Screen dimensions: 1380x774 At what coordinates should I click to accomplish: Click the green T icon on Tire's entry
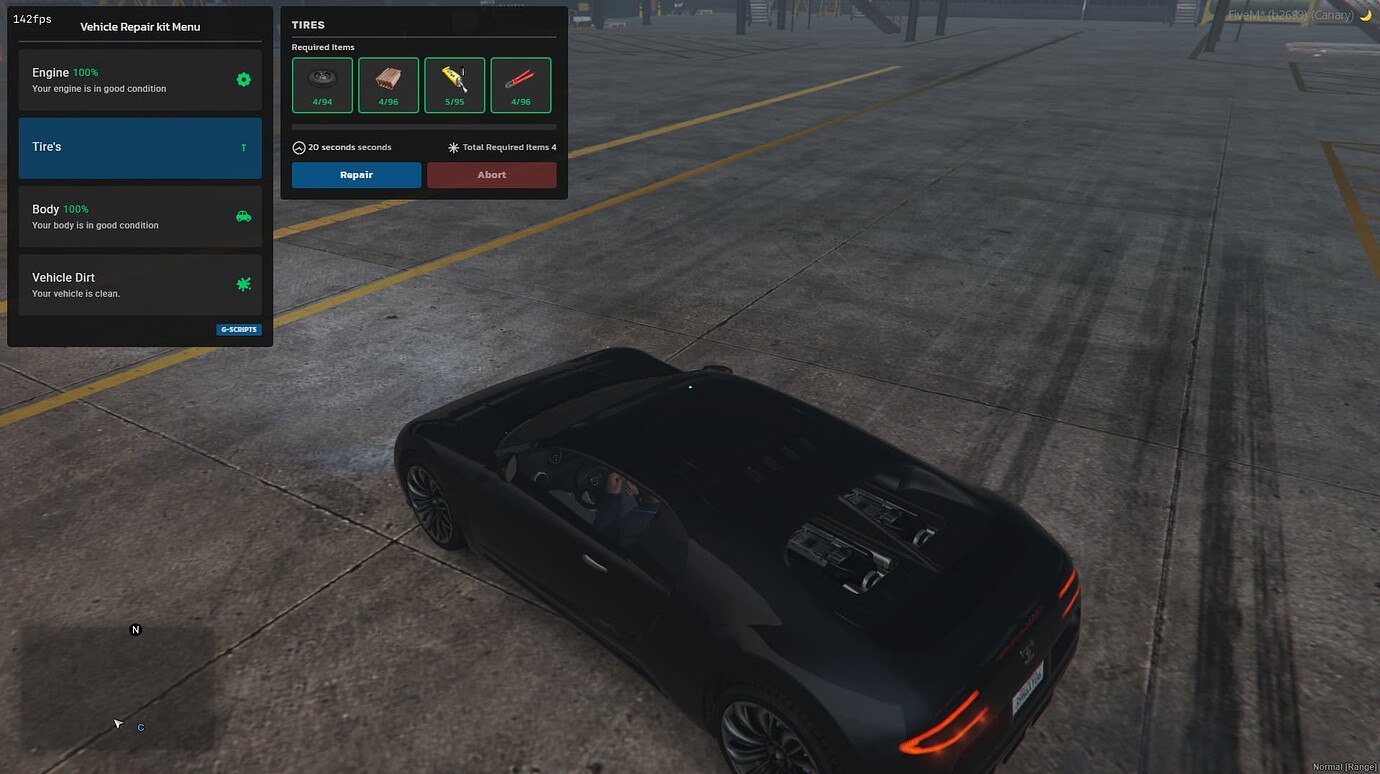243,146
